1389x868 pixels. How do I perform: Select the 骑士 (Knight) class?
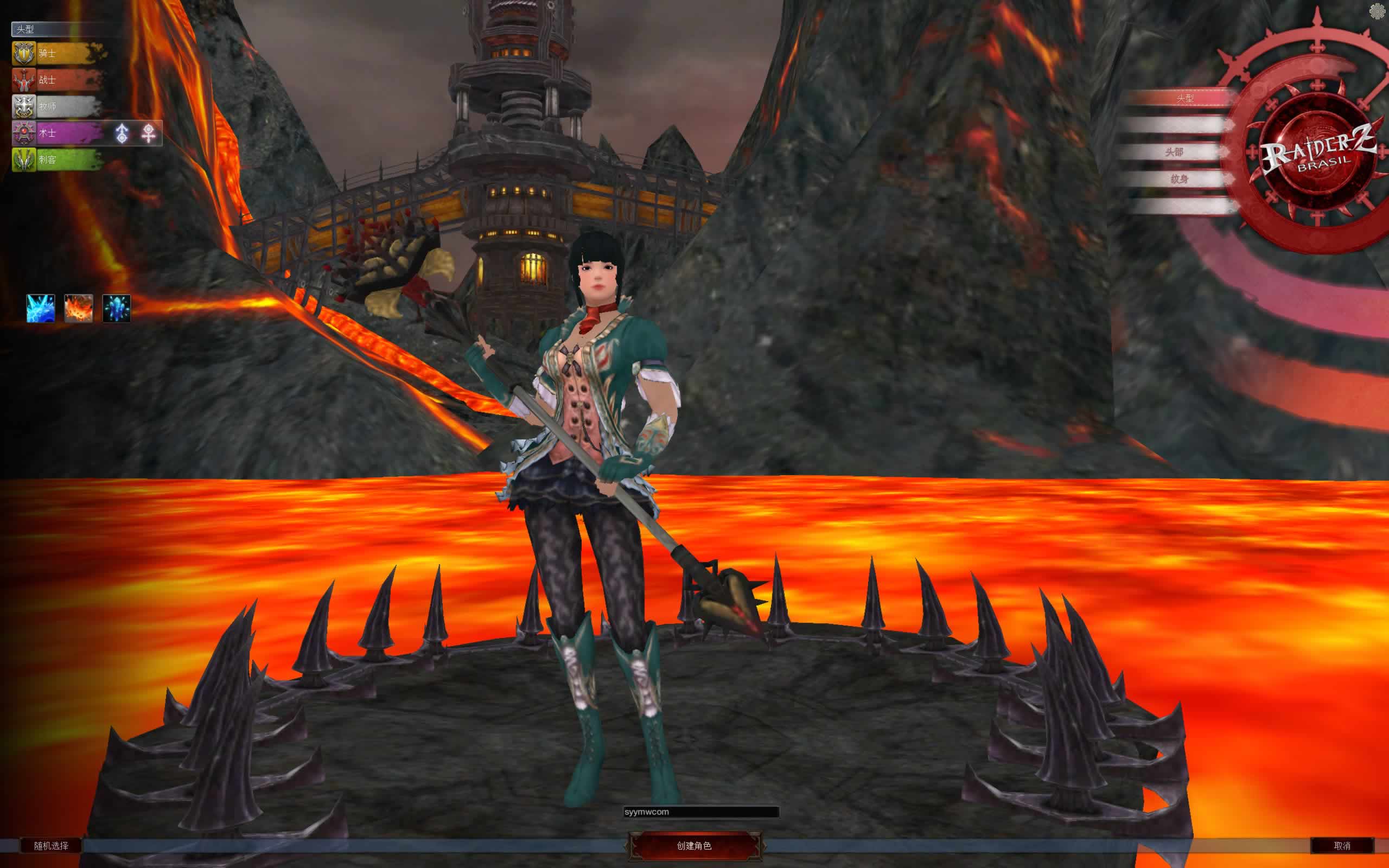tap(56, 53)
